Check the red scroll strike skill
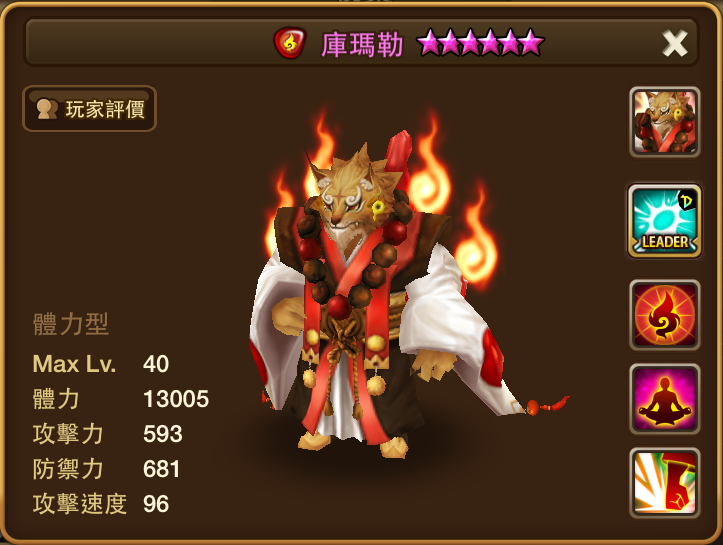This screenshot has height=545, width=723. click(664, 483)
